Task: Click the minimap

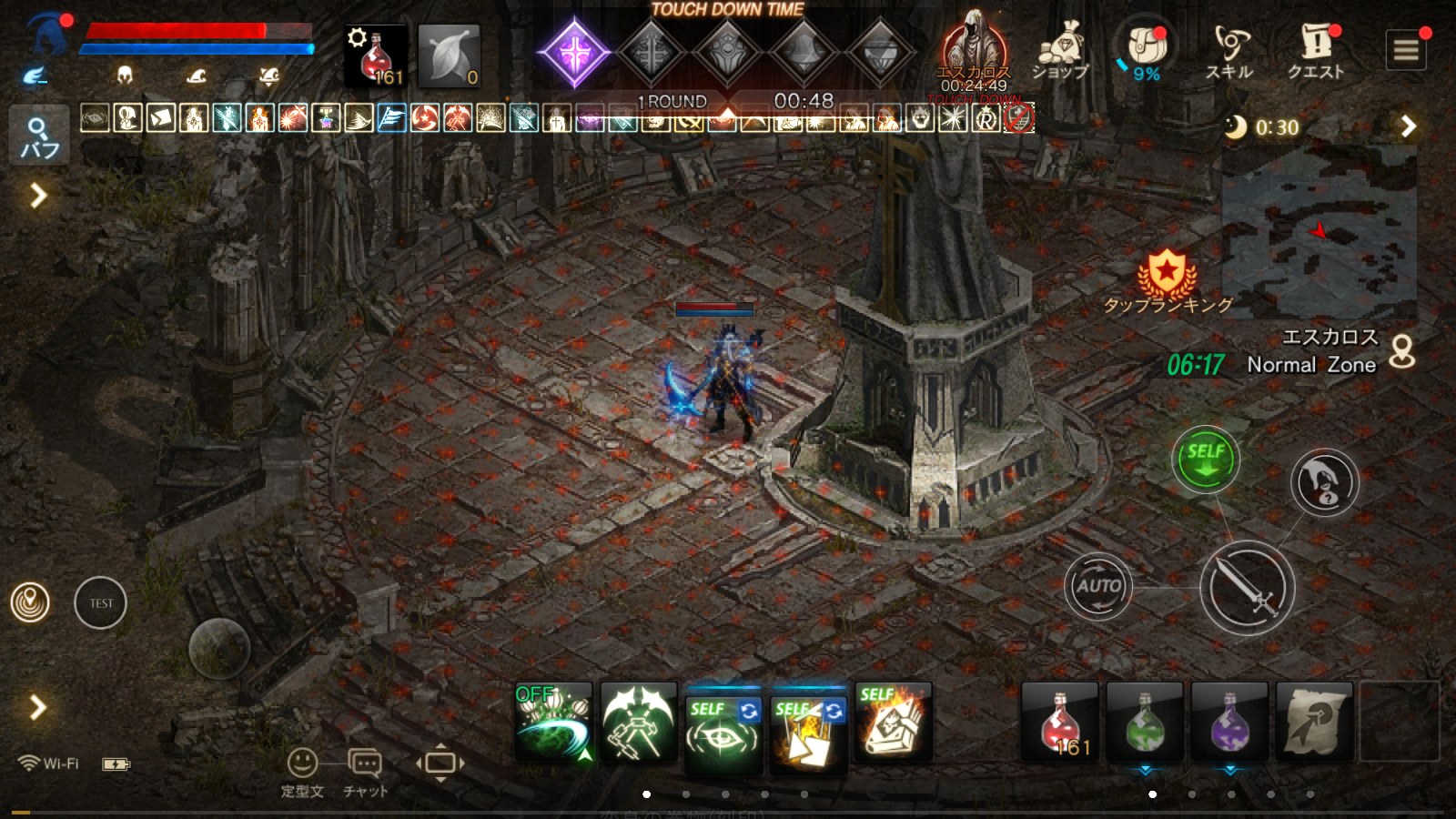Action: (1319, 232)
